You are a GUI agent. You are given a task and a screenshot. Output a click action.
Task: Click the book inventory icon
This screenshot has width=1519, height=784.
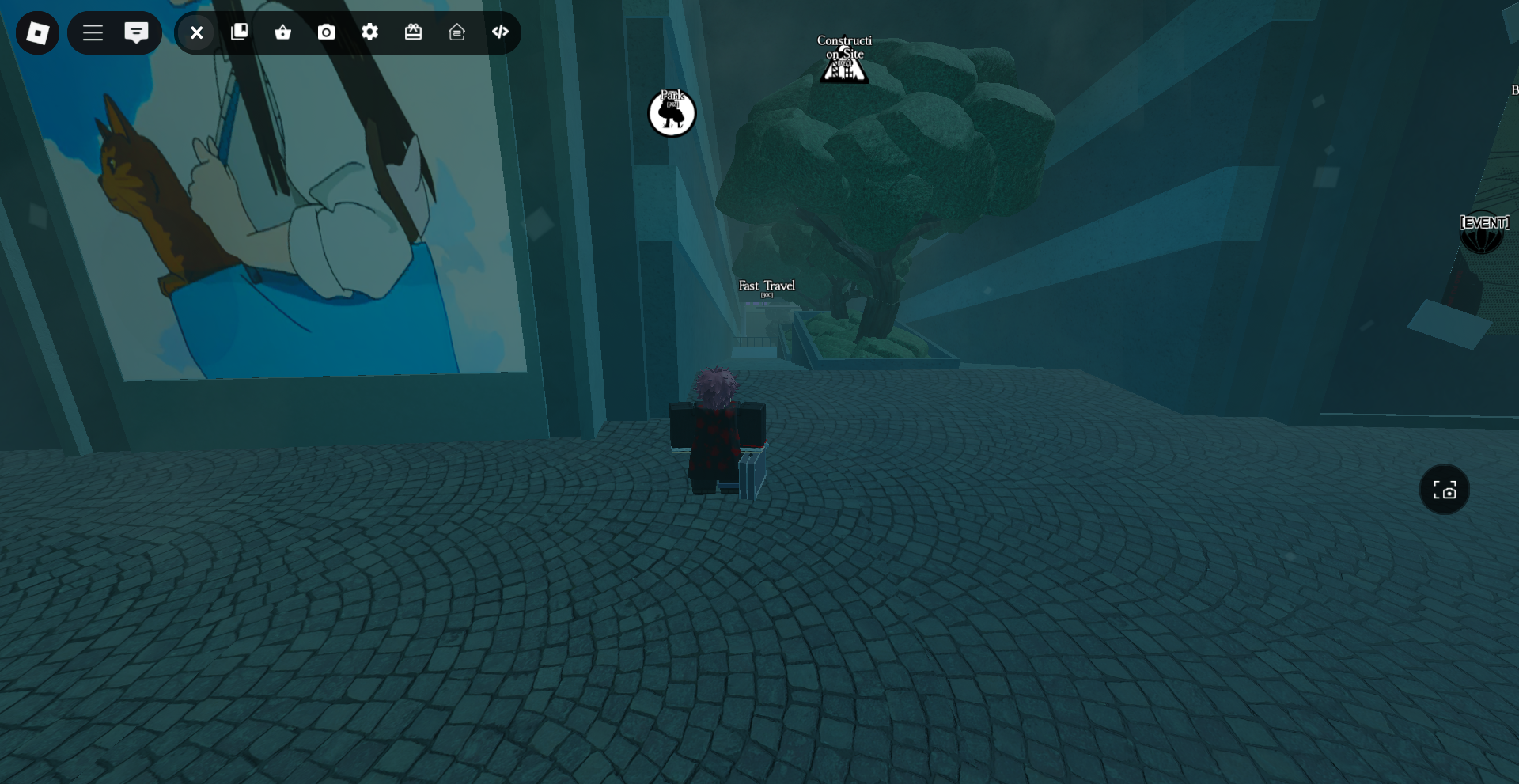pyautogui.click(x=239, y=32)
